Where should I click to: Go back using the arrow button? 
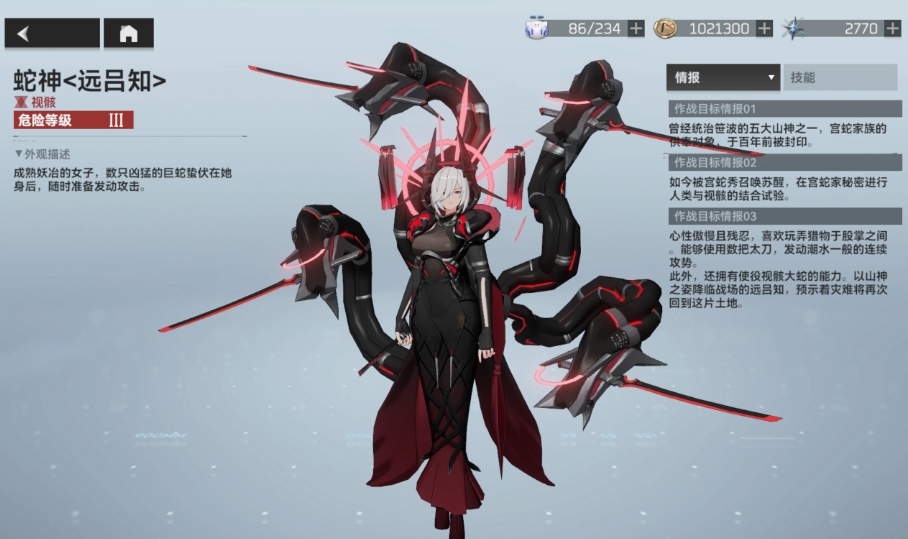[x=52, y=33]
